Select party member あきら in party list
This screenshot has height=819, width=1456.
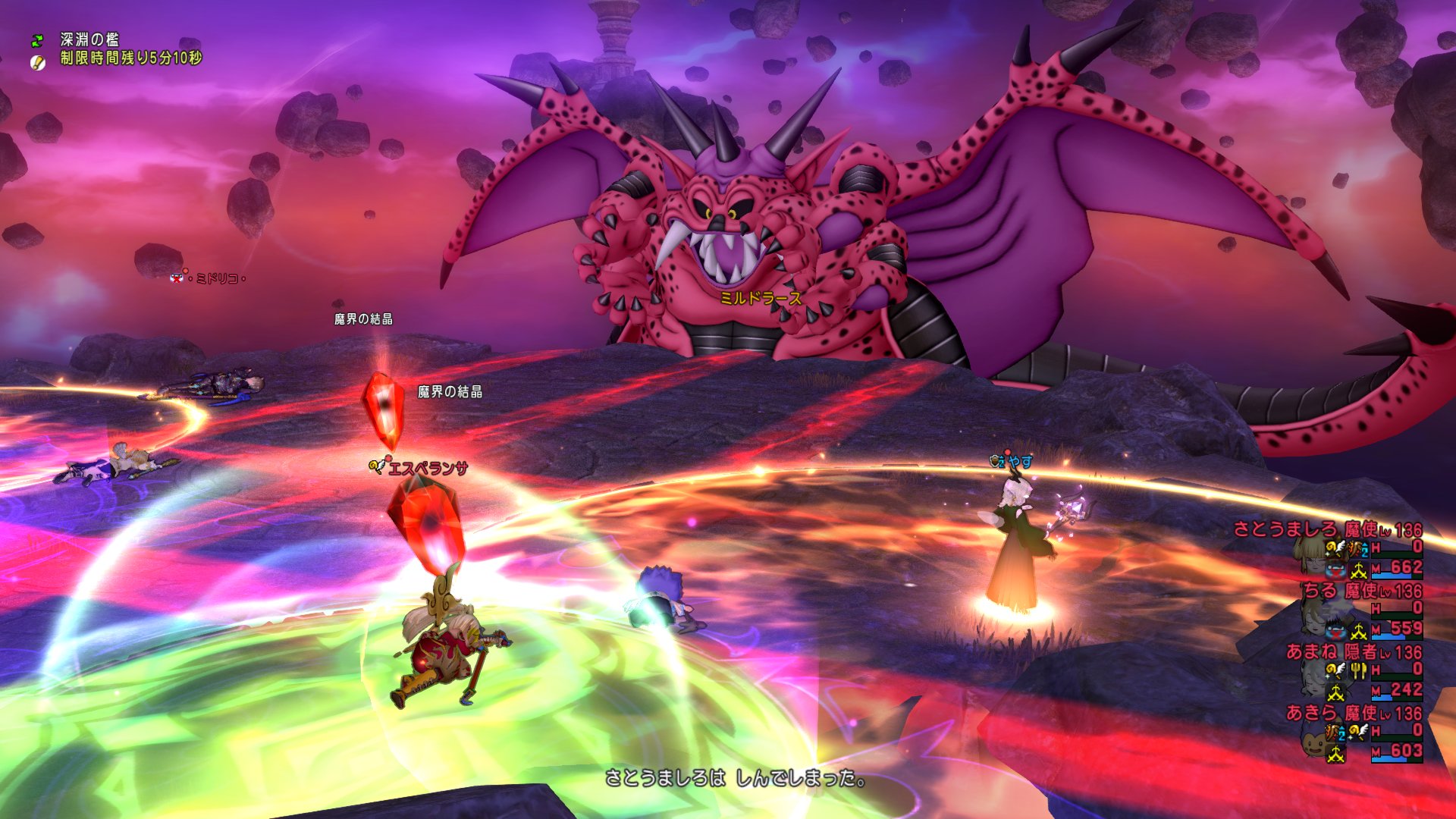point(1312,713)
